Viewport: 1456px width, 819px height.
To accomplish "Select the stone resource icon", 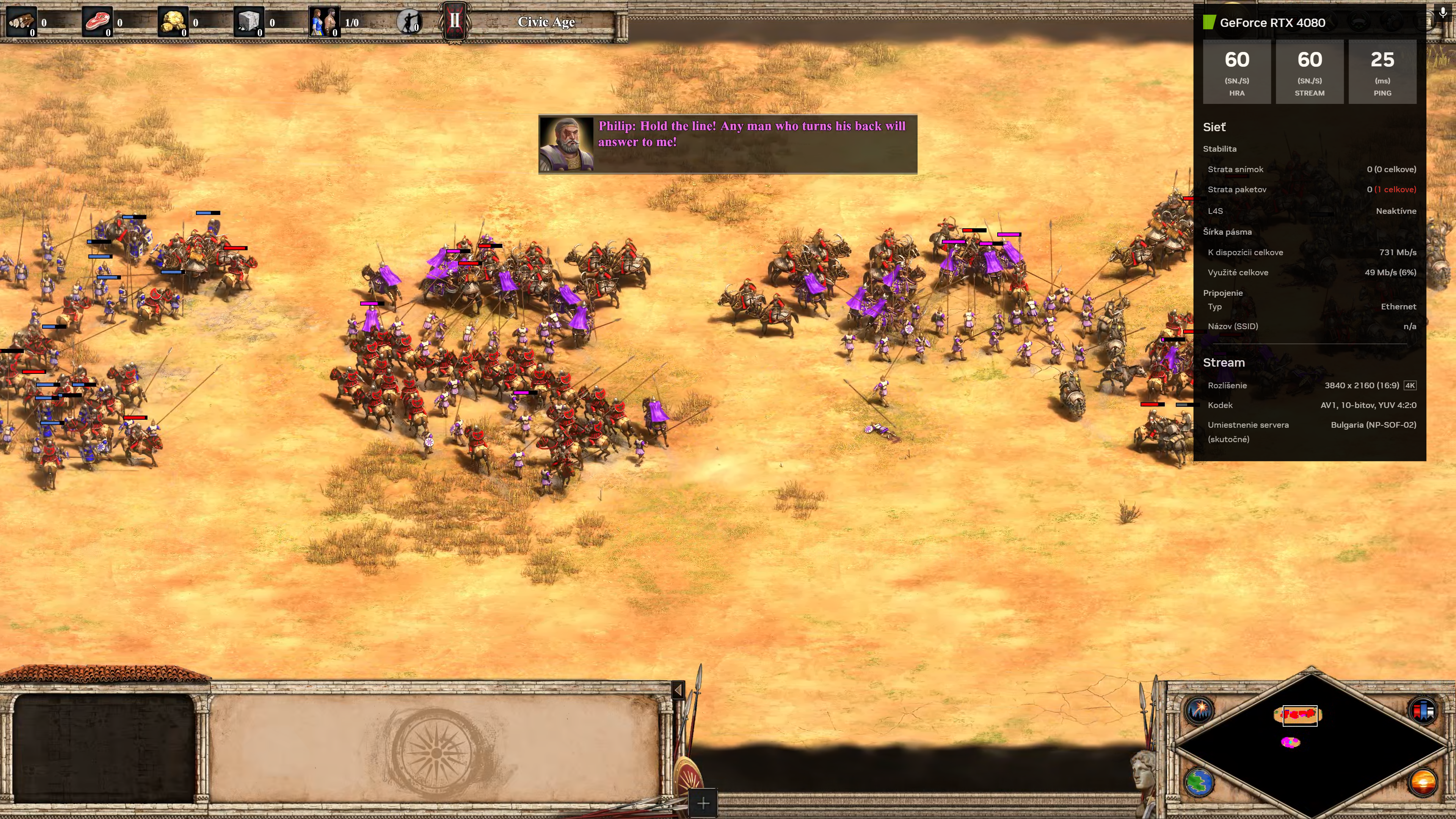I will tap(249, 22).
